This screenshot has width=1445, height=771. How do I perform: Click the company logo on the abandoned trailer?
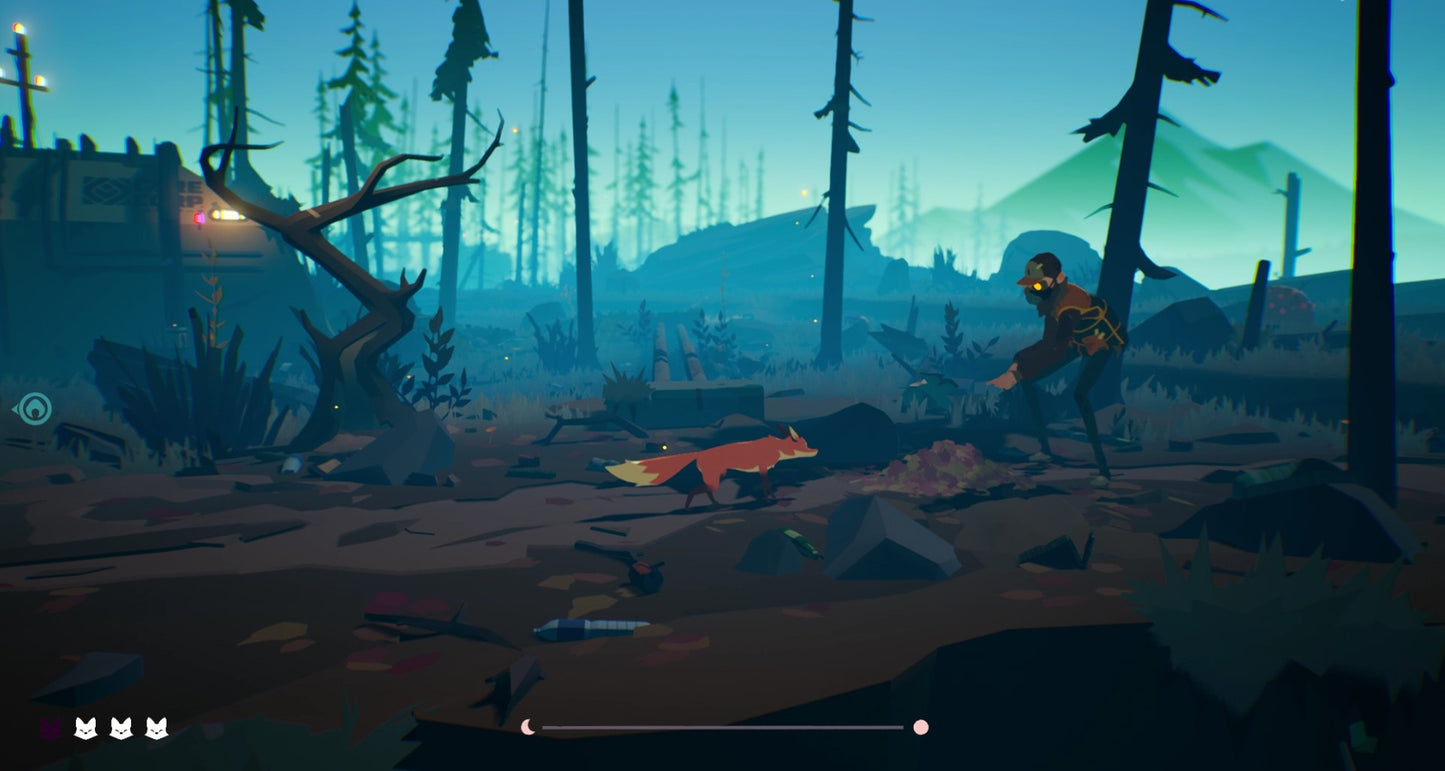click(105, 188)
